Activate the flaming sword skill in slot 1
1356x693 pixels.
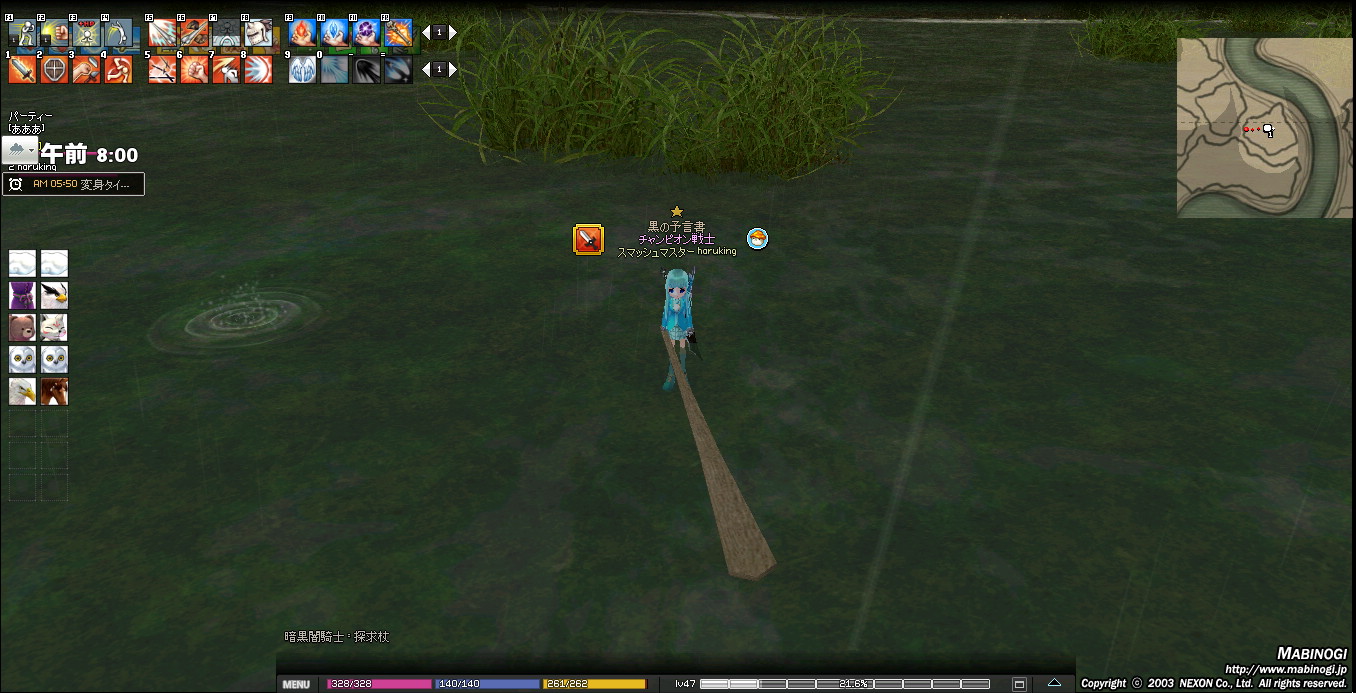[22, 69]
